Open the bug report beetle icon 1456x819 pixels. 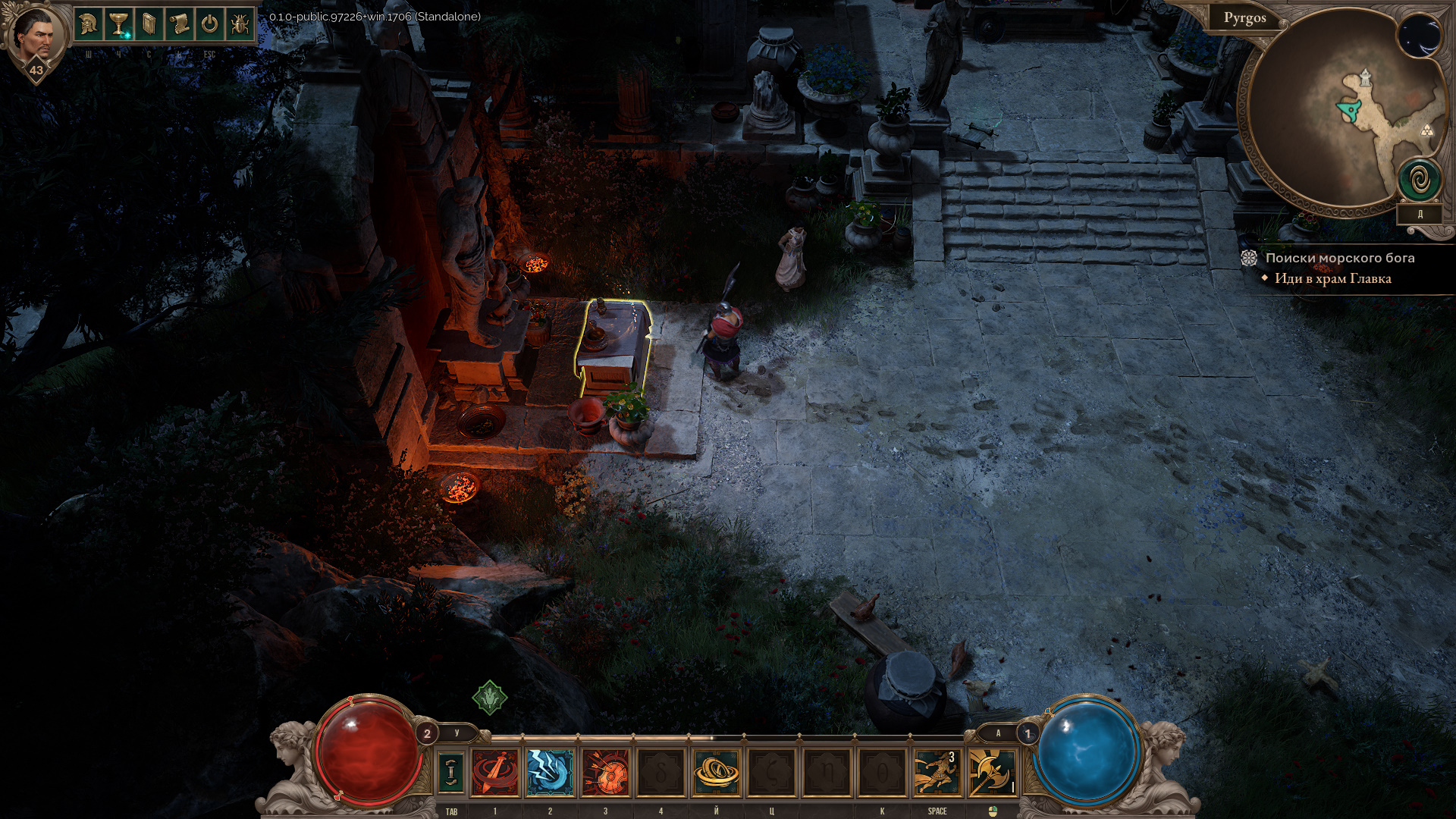240,25
